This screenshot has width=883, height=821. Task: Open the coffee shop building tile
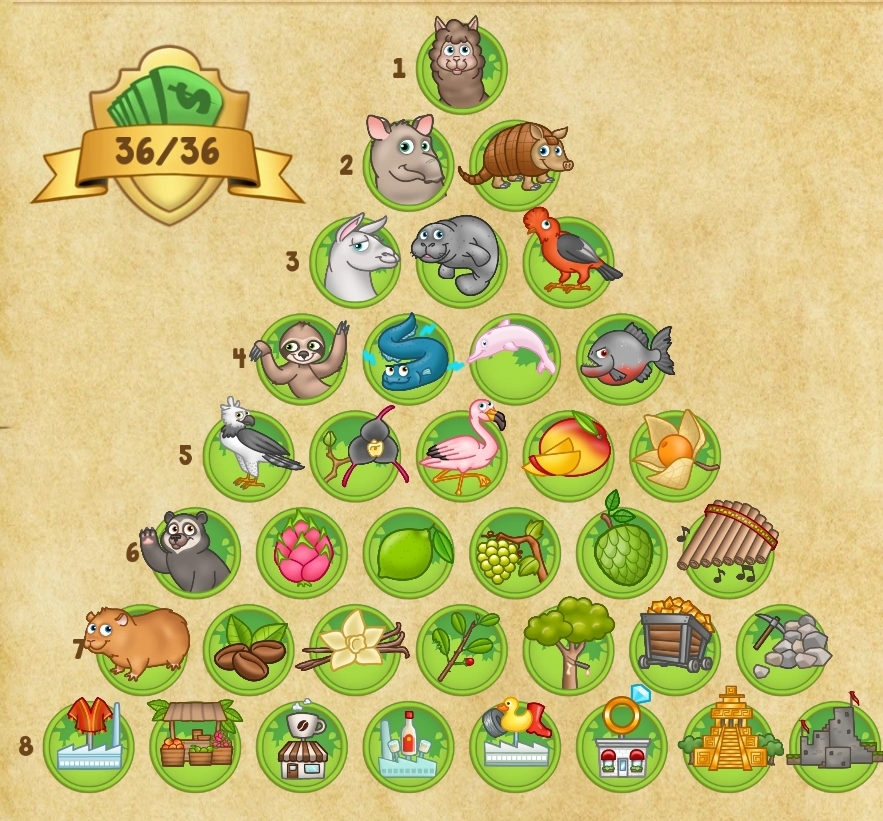click(302, 747)
